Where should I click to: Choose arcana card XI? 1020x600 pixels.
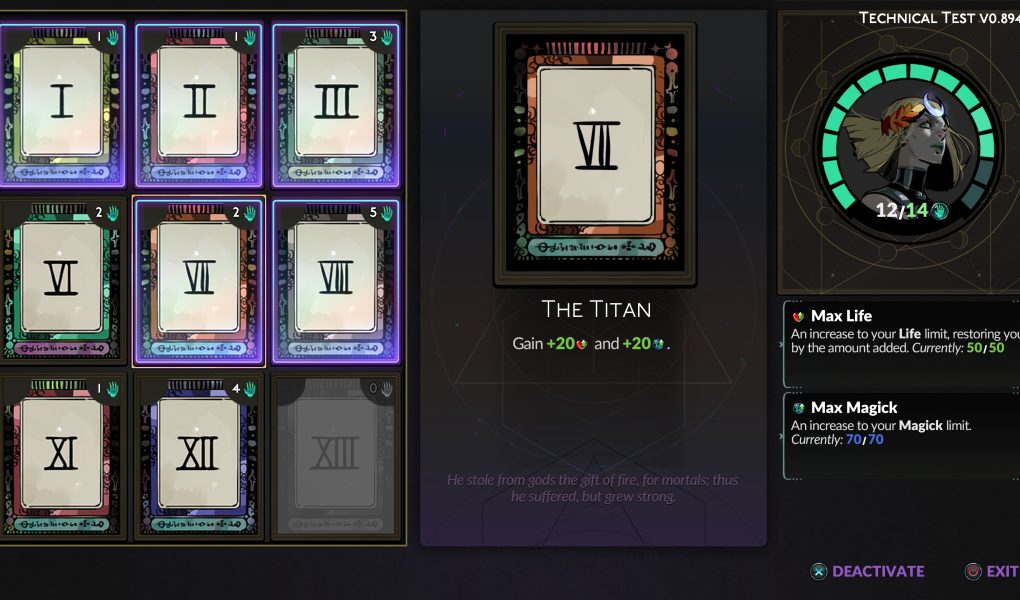point(62,455)
